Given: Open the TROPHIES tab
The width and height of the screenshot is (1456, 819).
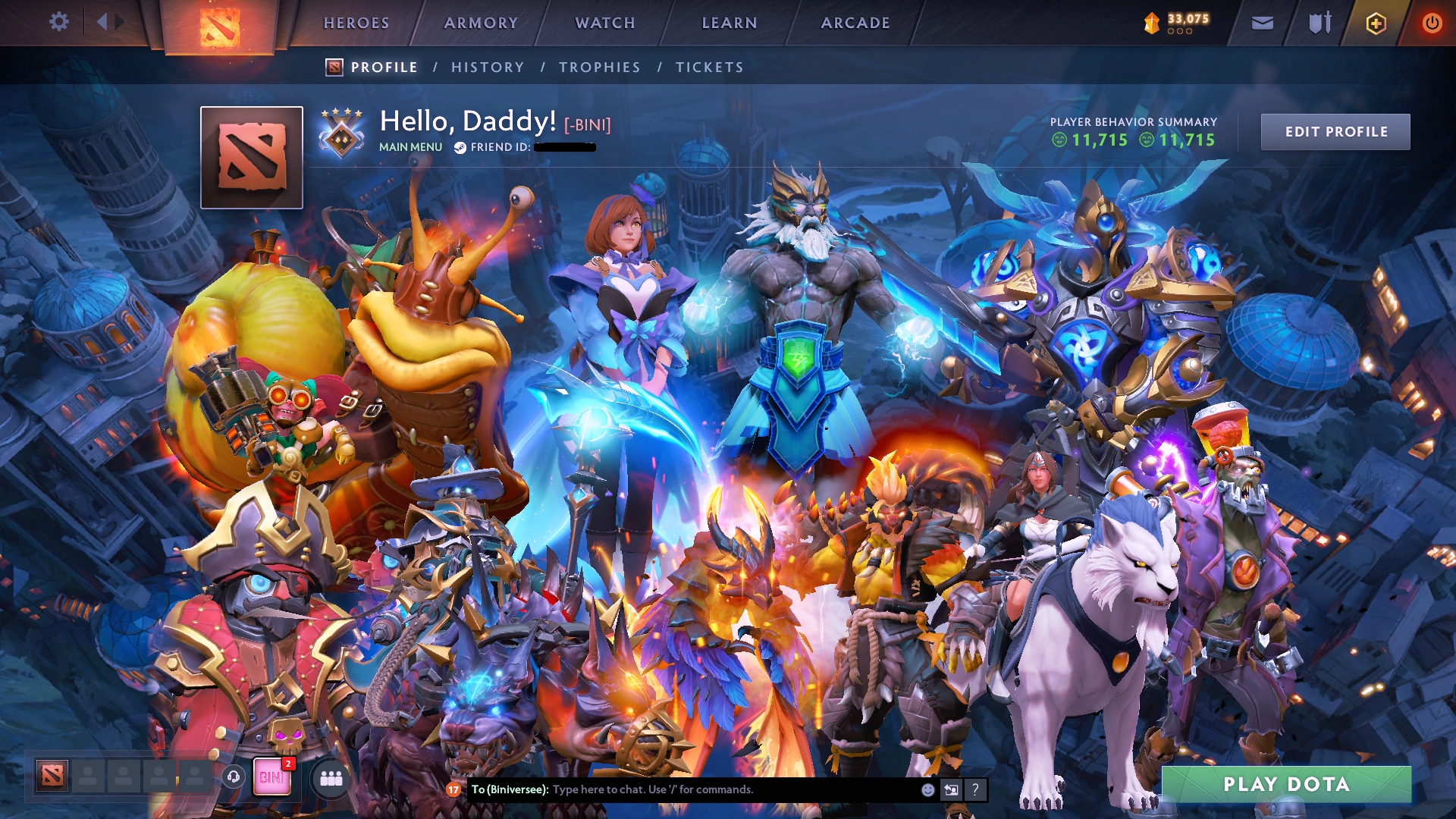Looking at the screenshot, I should (x=598, y=67).
